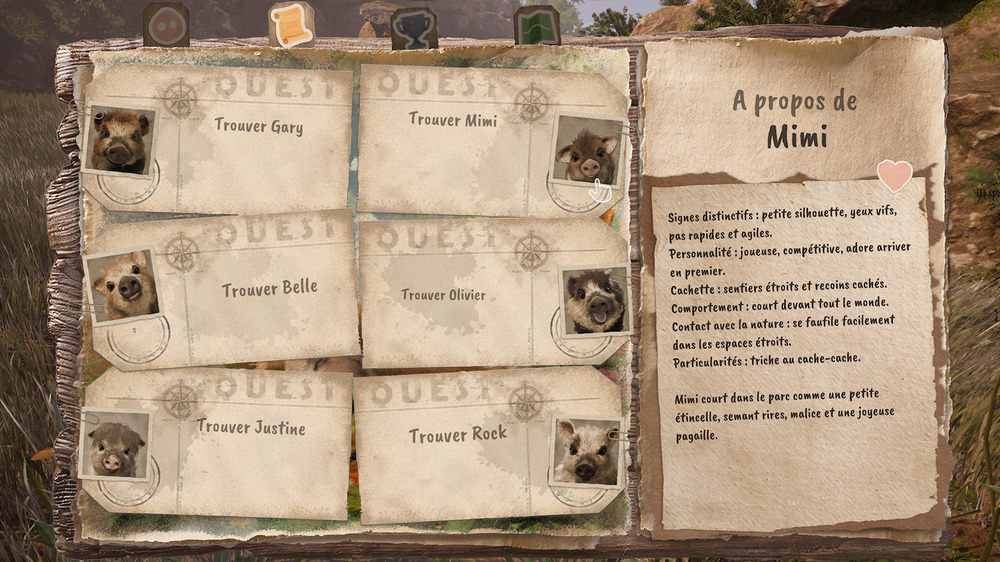1000x562 pixels.
Task: Open the pig snout tab
Action: (x=166, y=24)
